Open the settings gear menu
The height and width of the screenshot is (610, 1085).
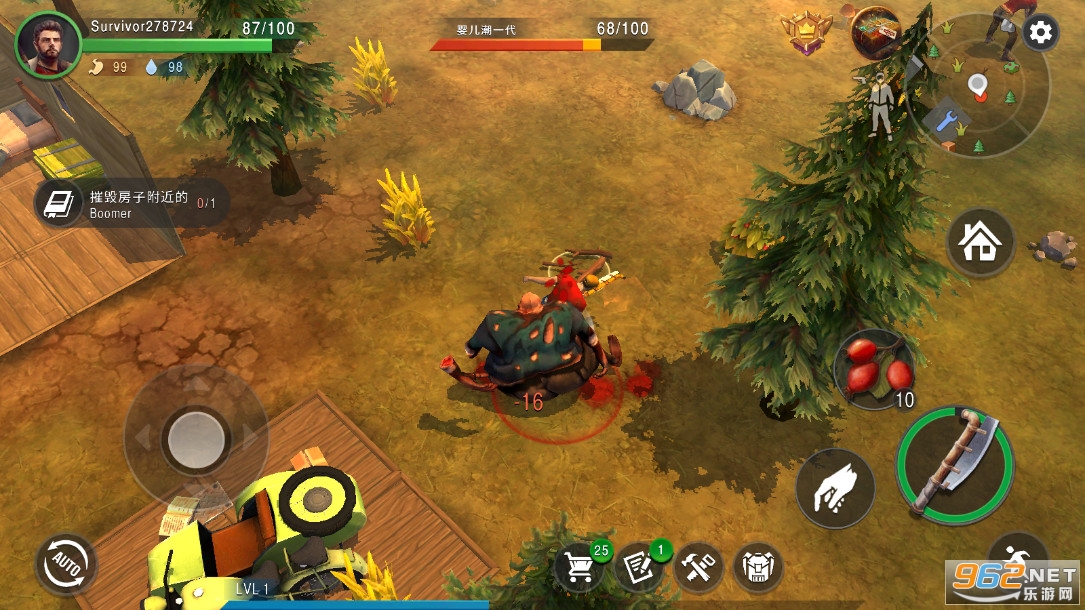tap(1040, 33)
